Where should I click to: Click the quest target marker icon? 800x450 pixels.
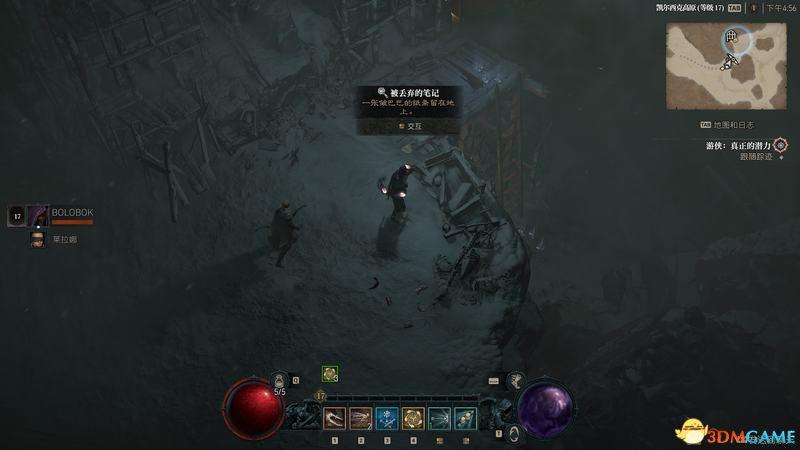pos(780,145)
